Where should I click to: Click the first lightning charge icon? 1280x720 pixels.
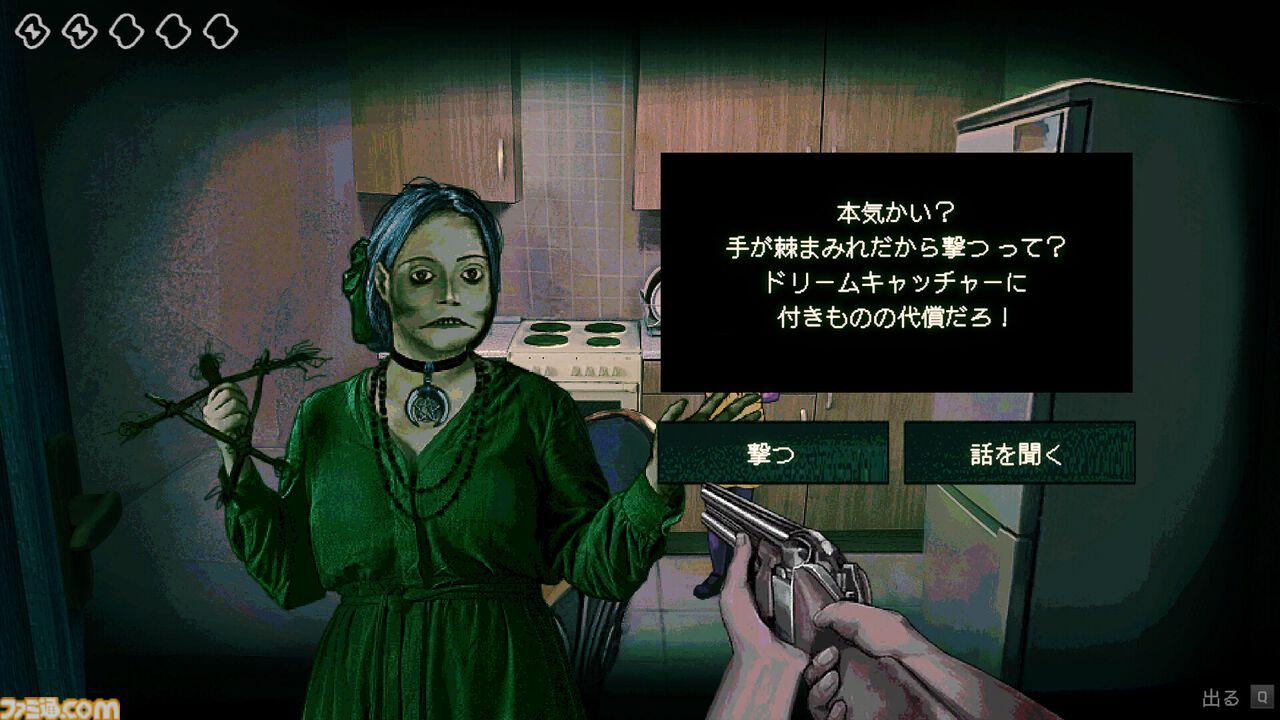point(32,30)
